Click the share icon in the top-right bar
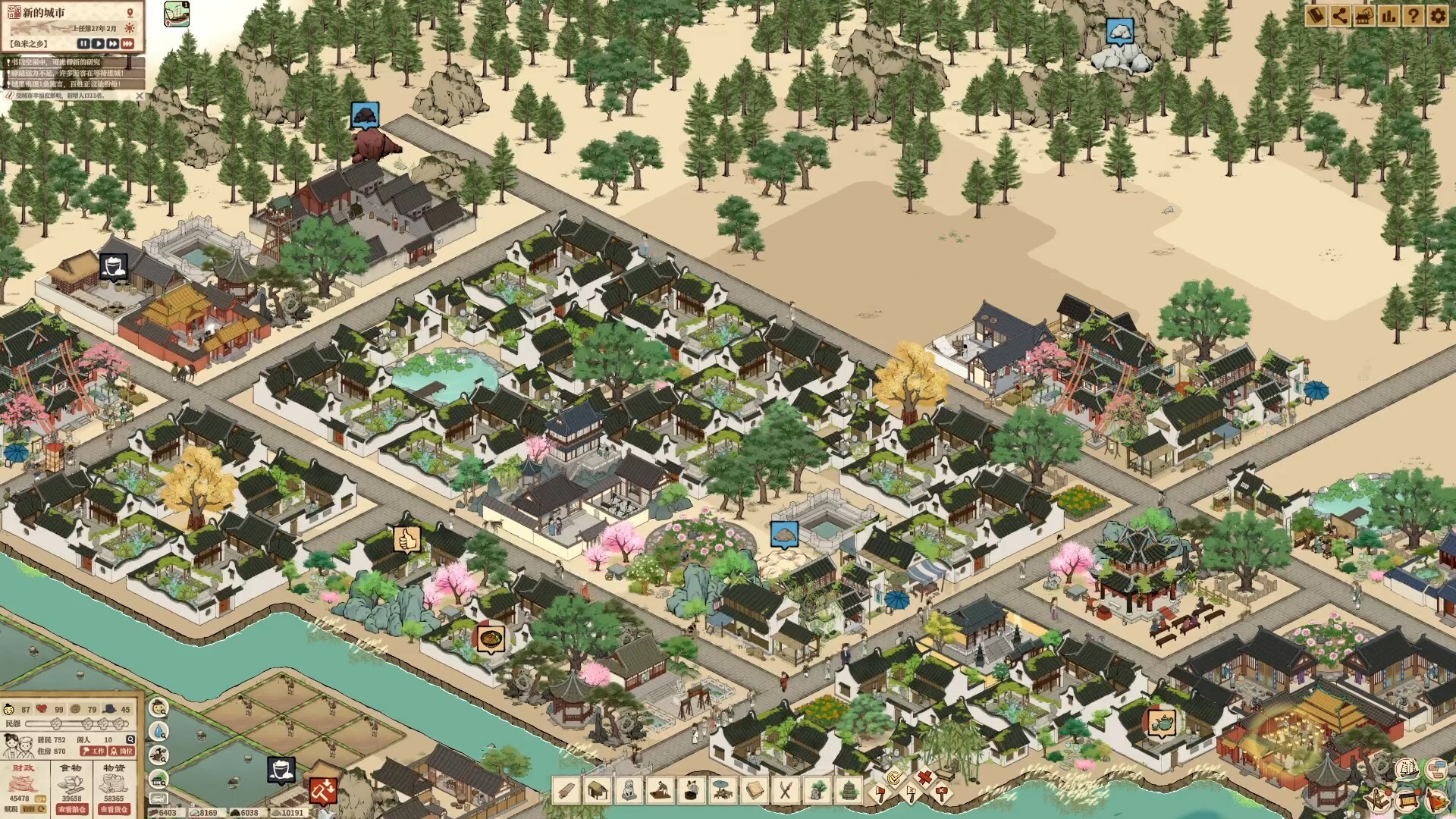Viewport: 1456px width, 819px height. tap(1340, 15)
